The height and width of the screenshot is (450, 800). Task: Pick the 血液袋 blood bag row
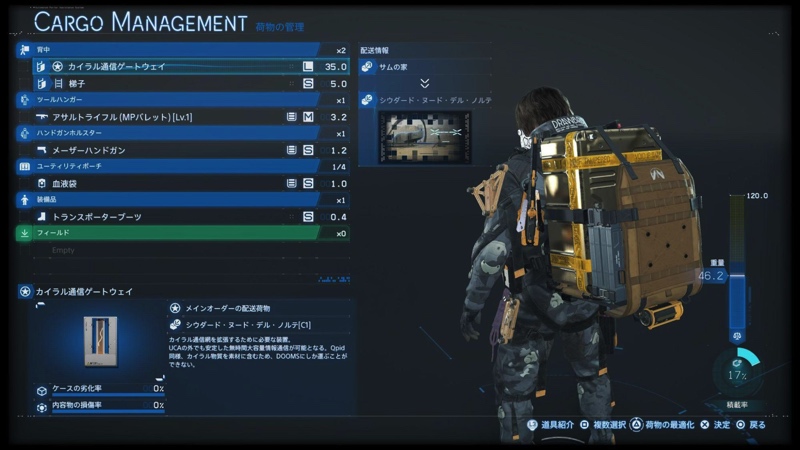click(x=180, y=183)
